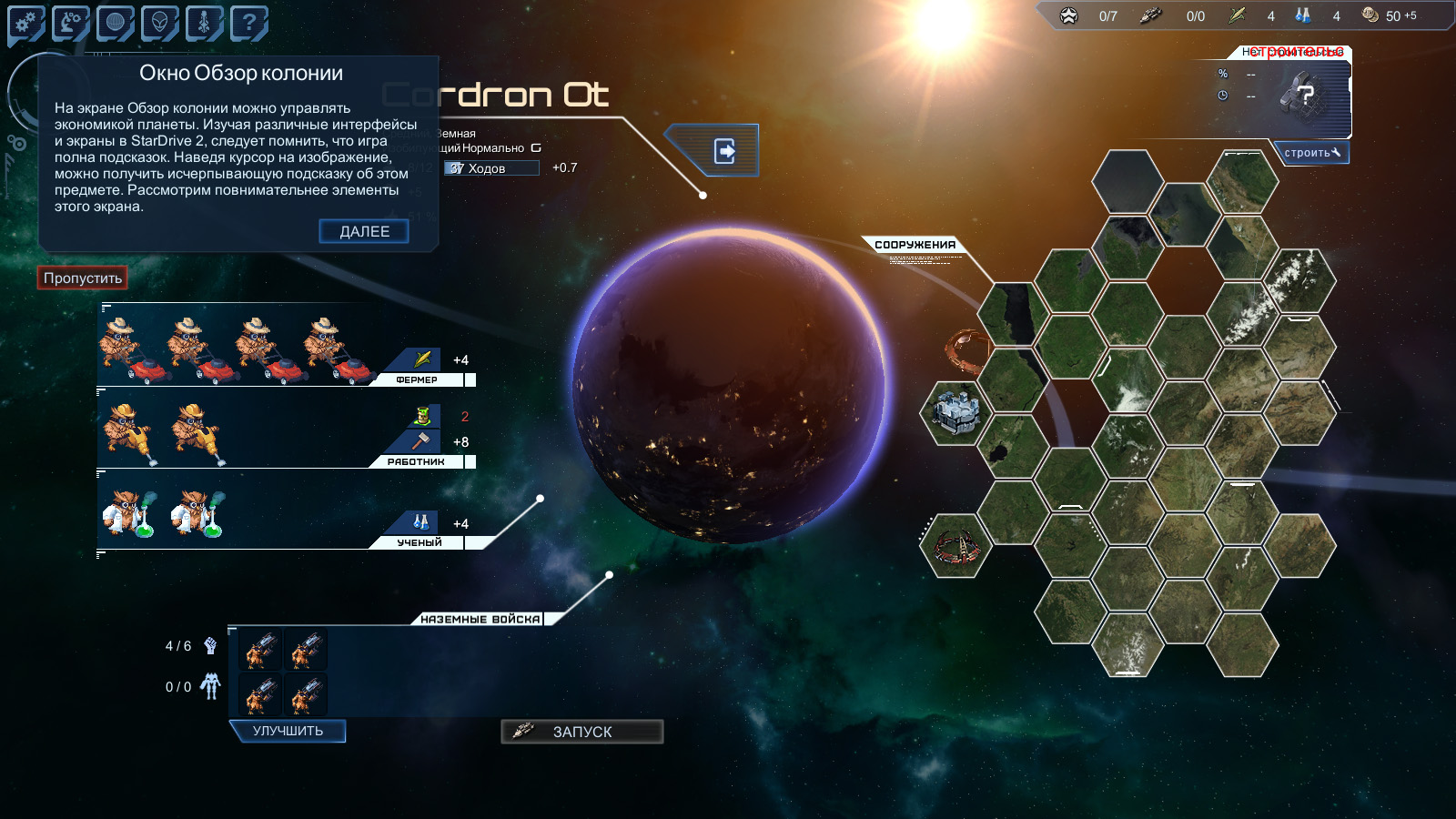Click ДАЛЕЕ to continue the tutorial

[x=364, y=231]
